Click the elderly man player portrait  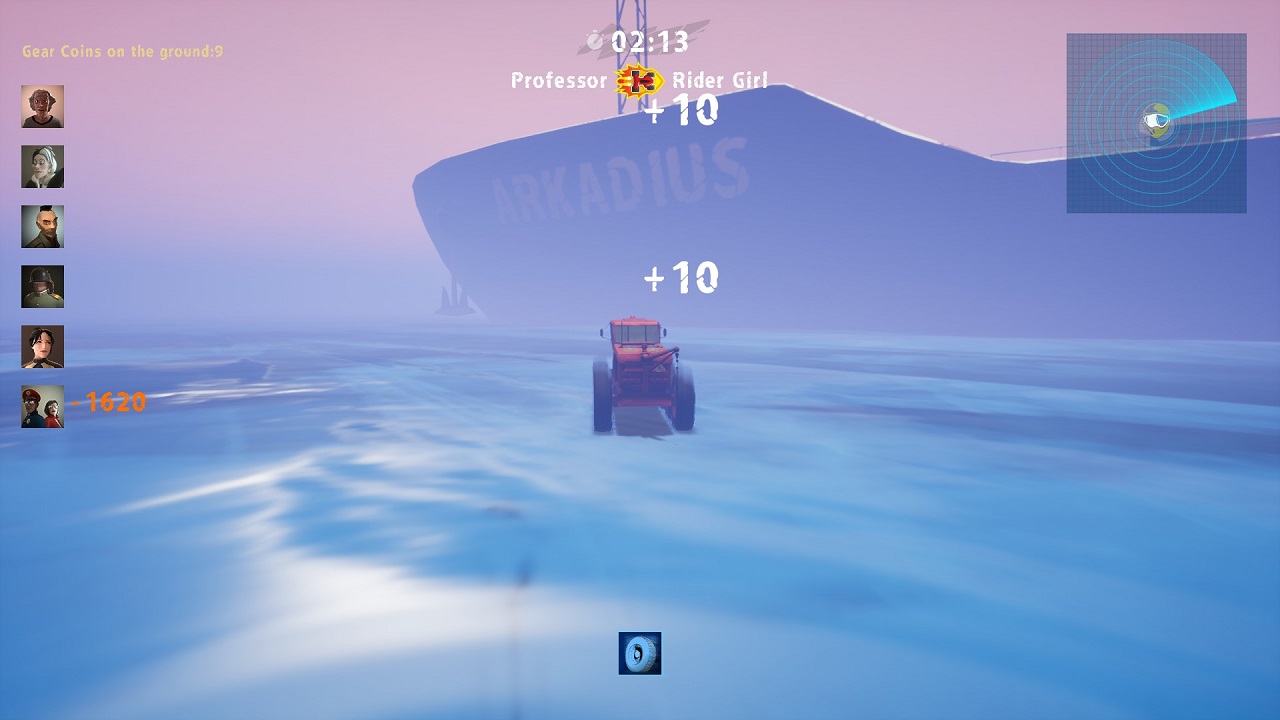tap(42, 108)
